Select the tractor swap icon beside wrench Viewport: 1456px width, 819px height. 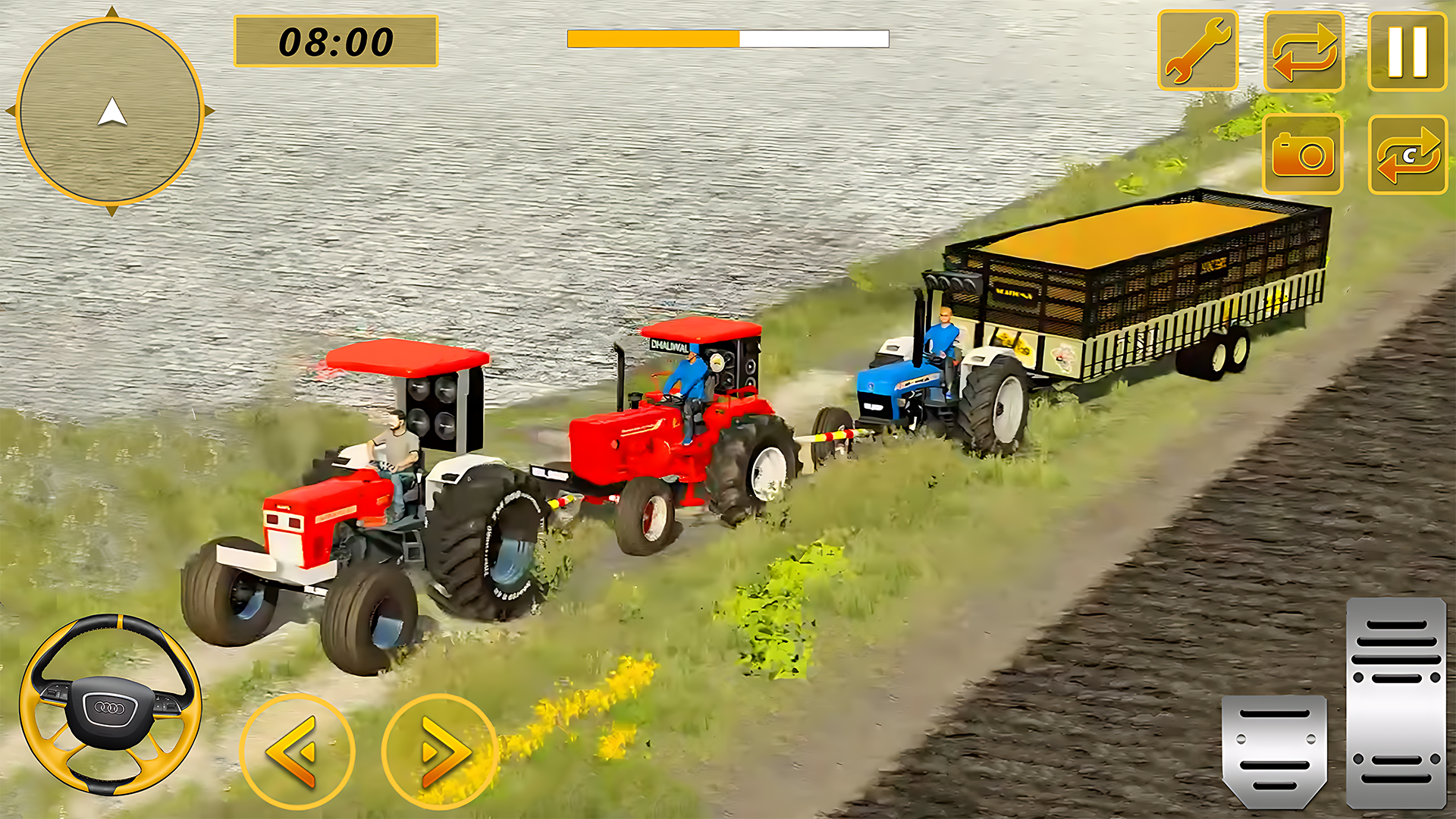pos(1306,49)
